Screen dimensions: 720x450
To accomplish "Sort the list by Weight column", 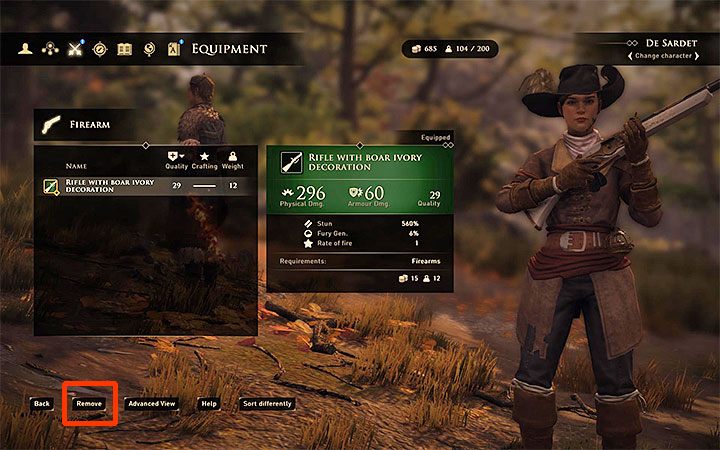I will [232, 160].
